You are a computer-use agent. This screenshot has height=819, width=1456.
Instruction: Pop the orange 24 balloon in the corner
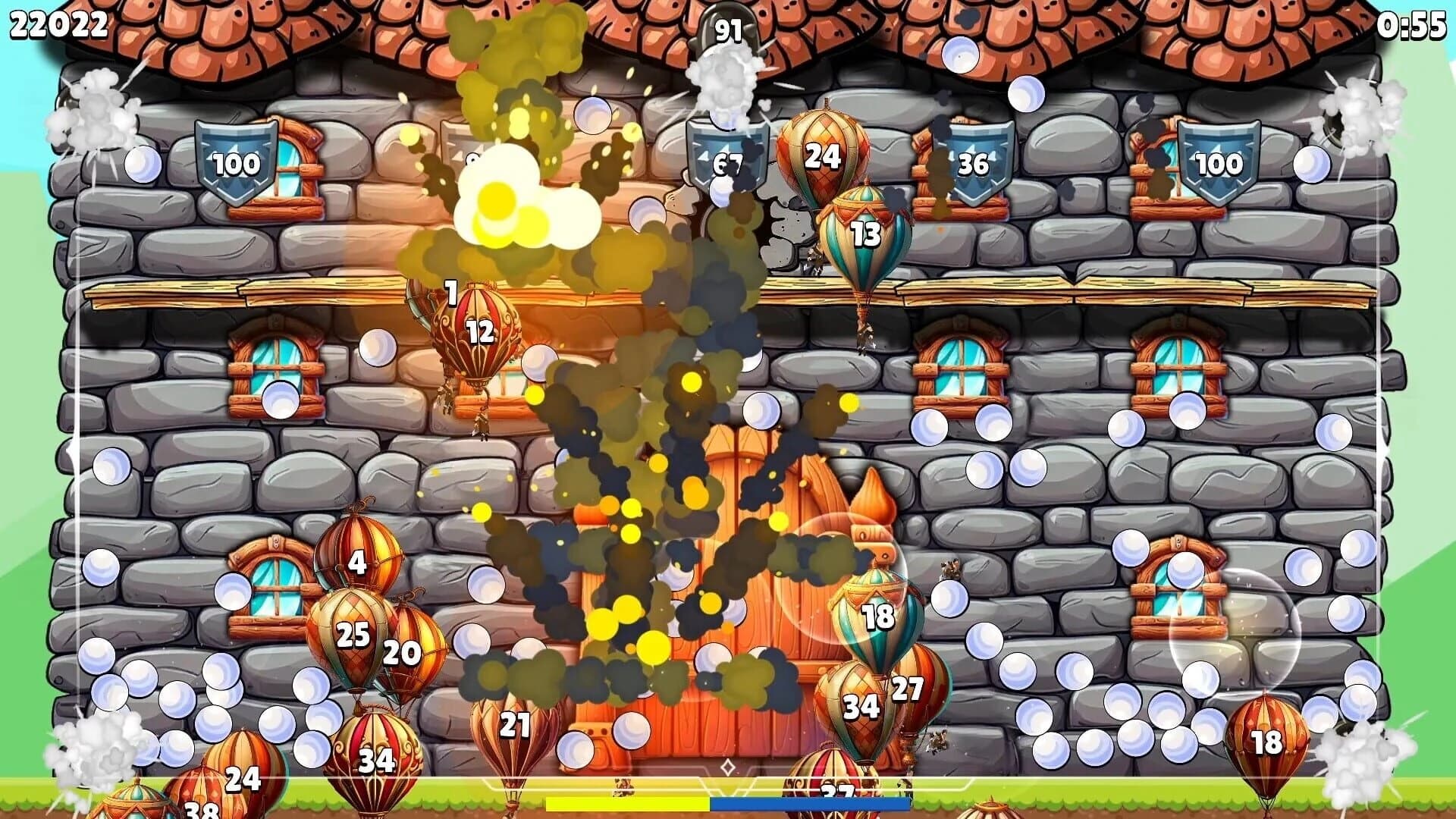[x=241, y=777]
